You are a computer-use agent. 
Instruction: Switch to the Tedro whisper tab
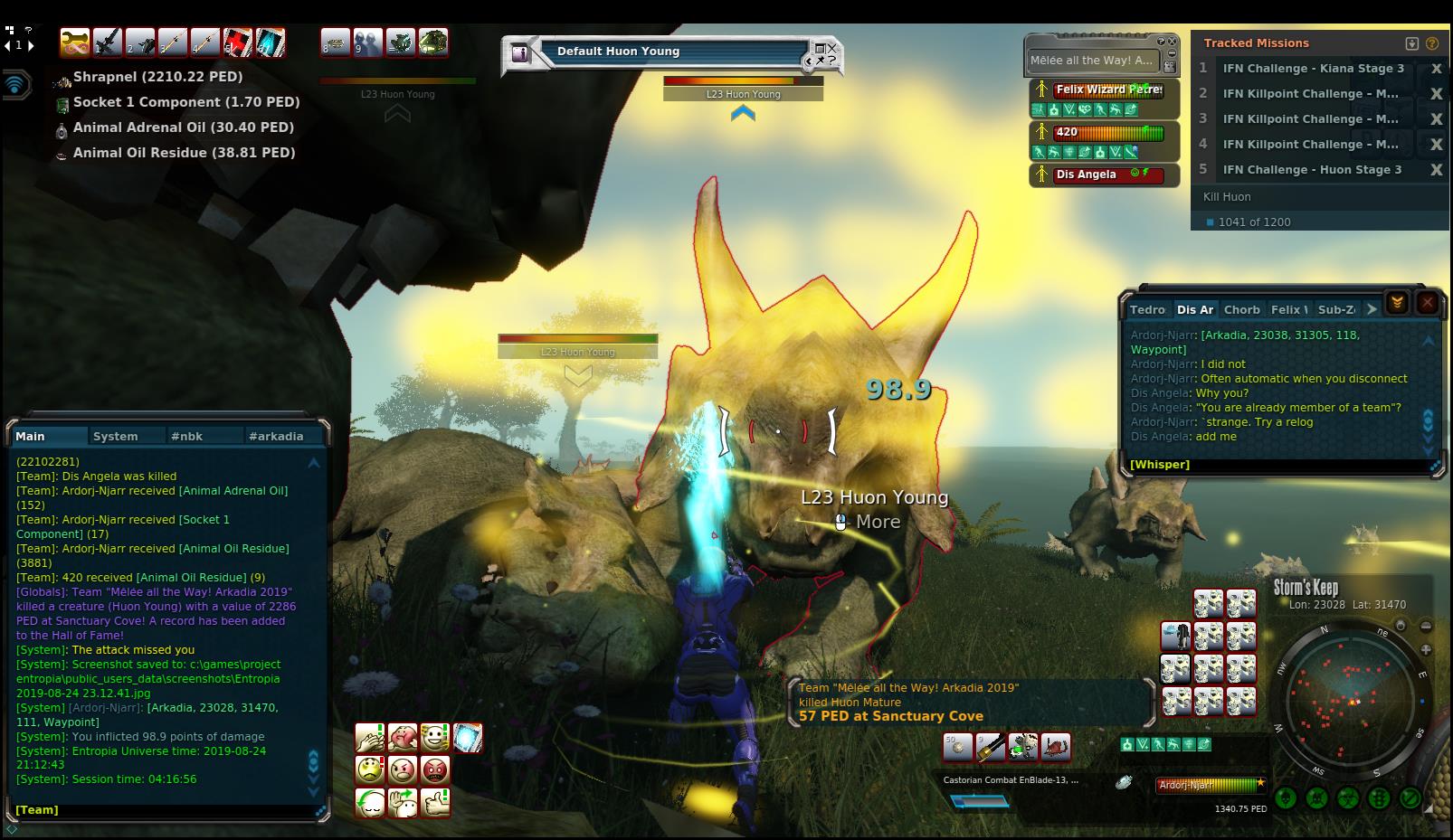(x=1147, y=309)
